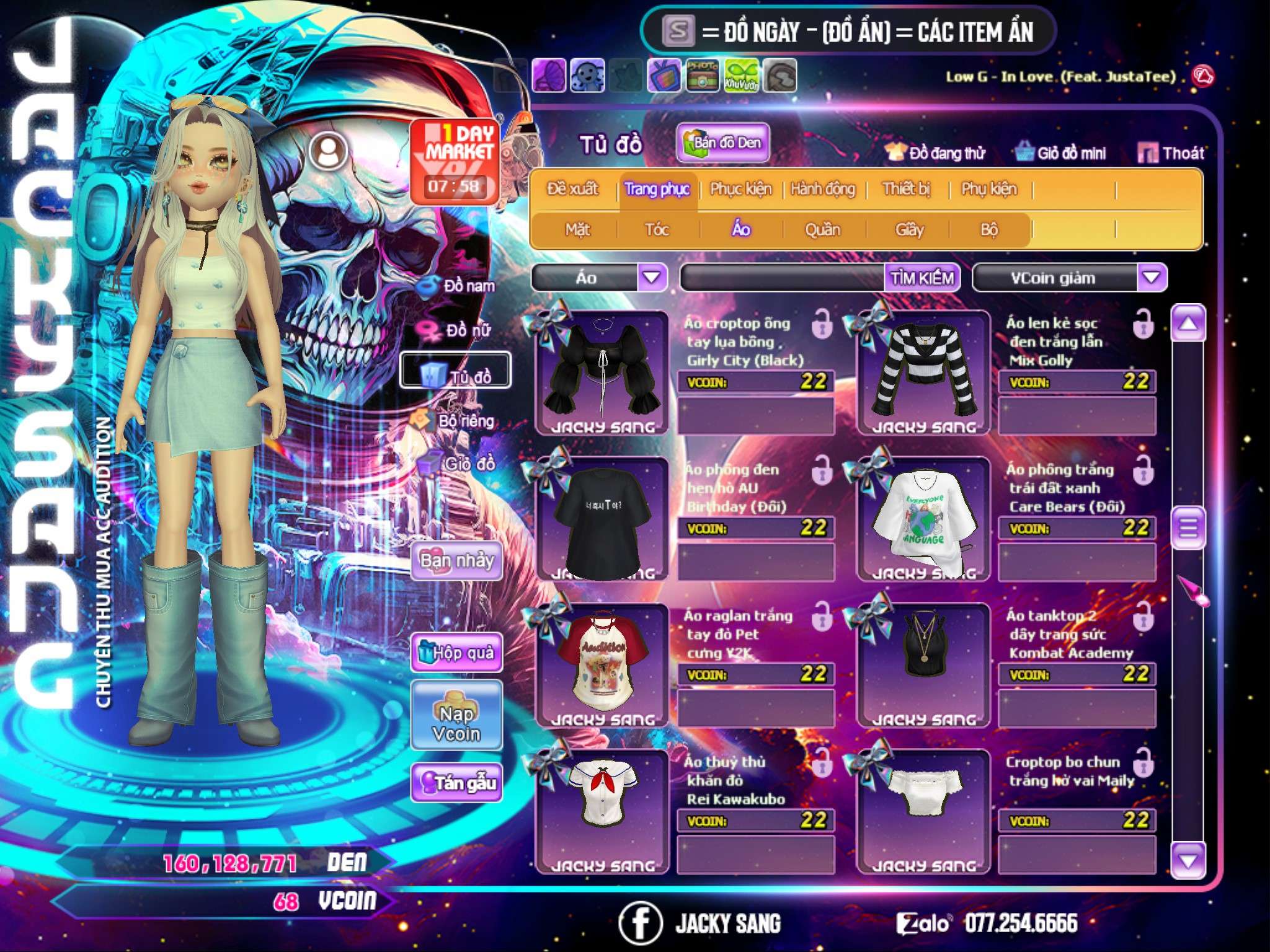Show Đồ đang thử items

click(936, 153)
